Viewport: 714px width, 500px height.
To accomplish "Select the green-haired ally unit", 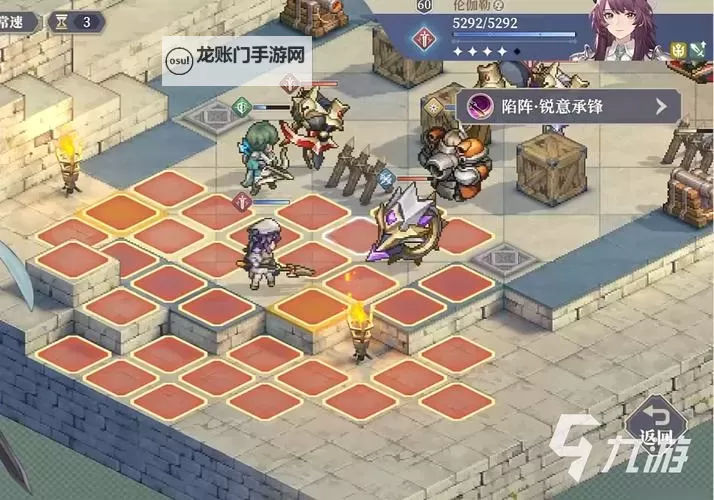I will coord(259,158).
